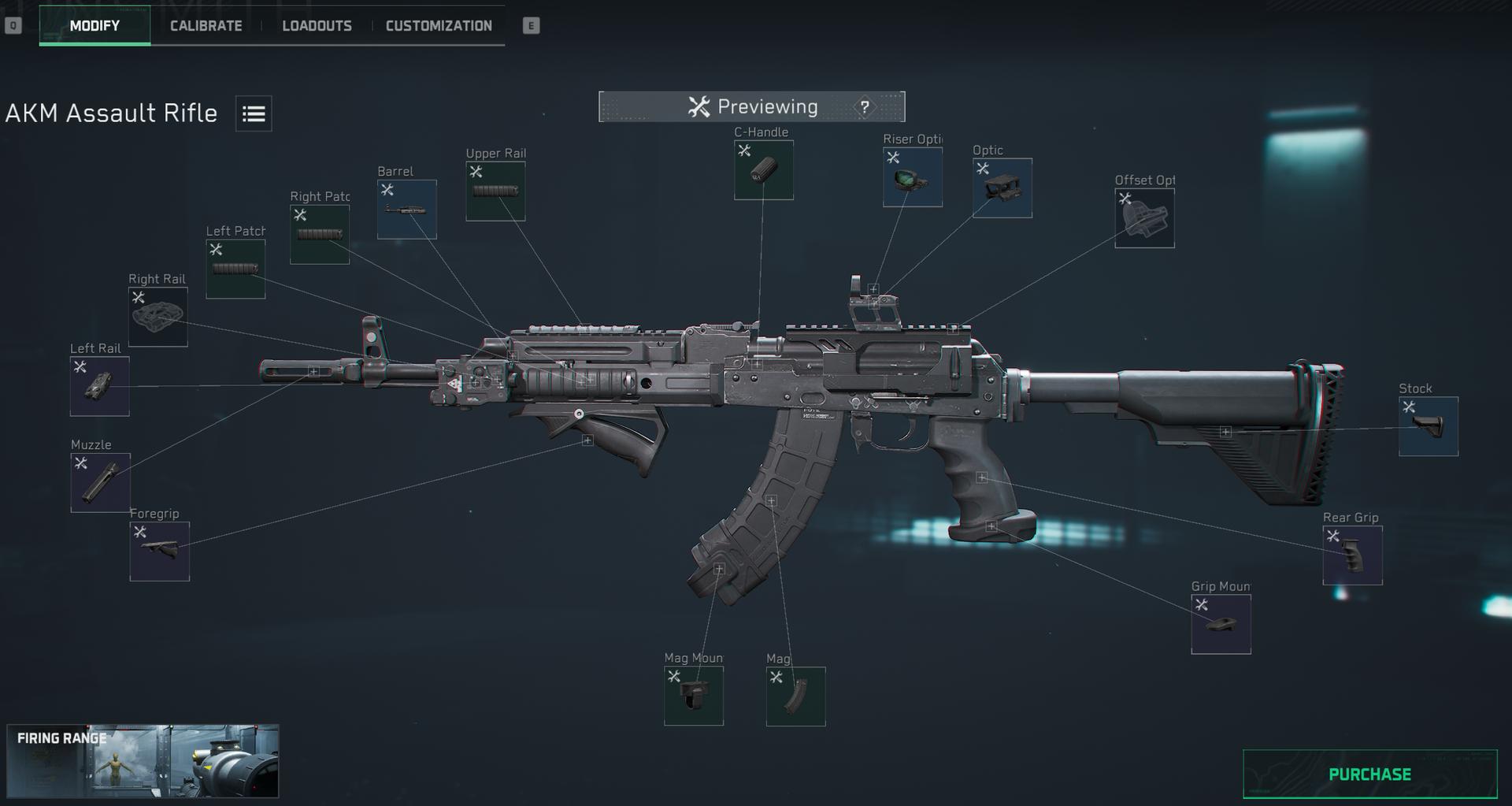The width and height of the screenshot is (1512, 806).
Task: Expand the plus marker on the stock
Action: click(1225, 430)
